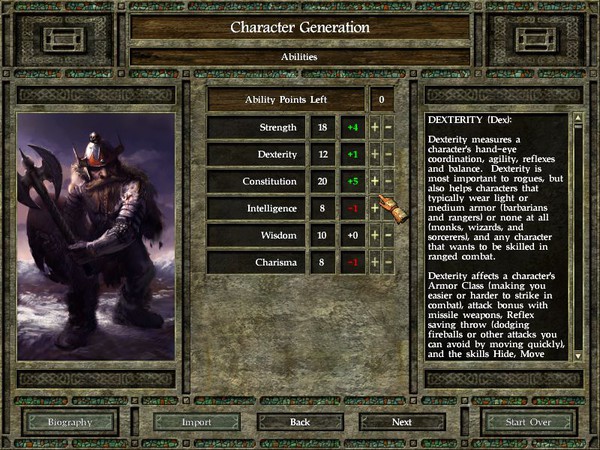Add a point to Dexterity

coord(375,155)
